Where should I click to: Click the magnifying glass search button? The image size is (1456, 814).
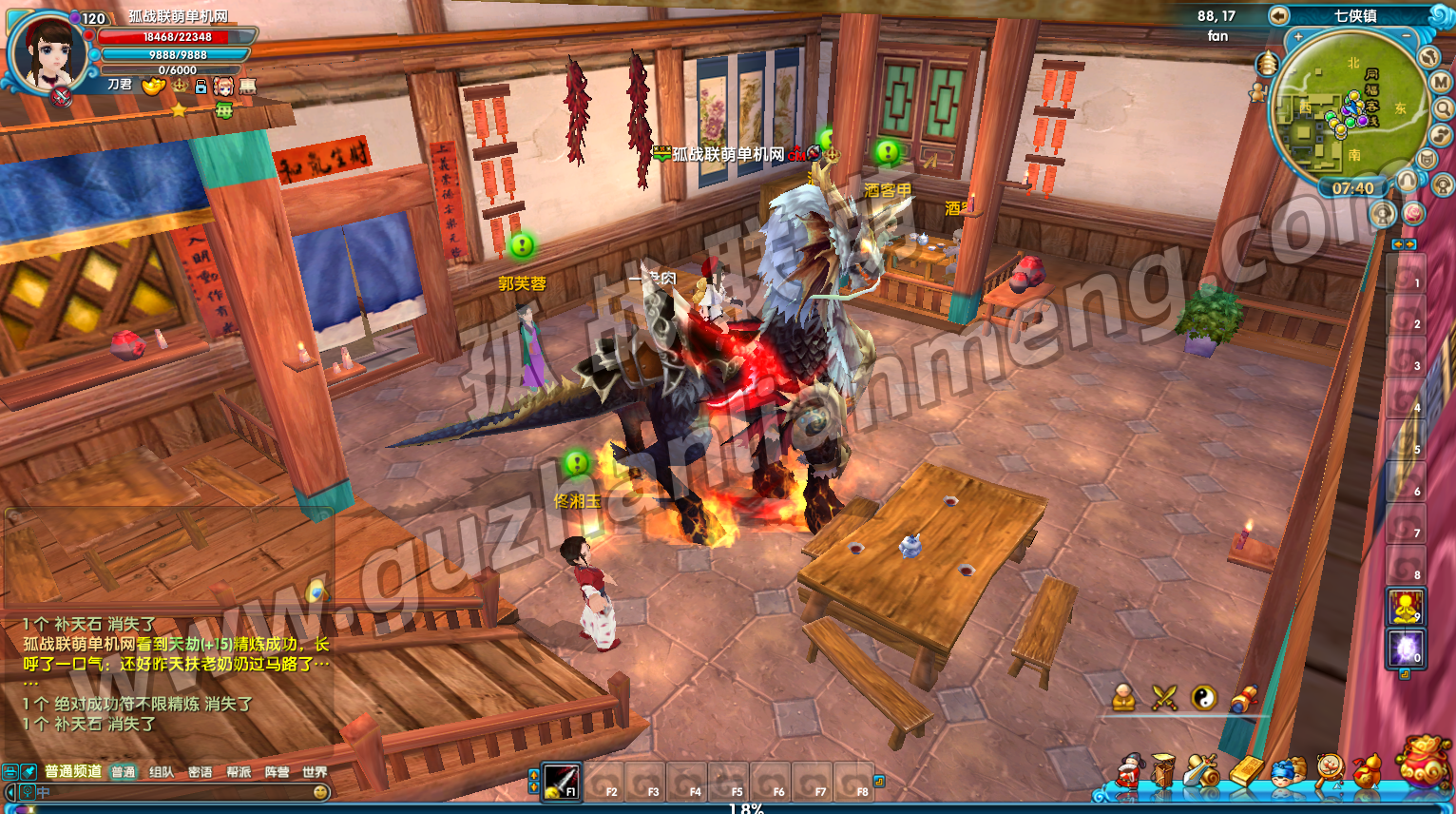[x=1442, y=108]
